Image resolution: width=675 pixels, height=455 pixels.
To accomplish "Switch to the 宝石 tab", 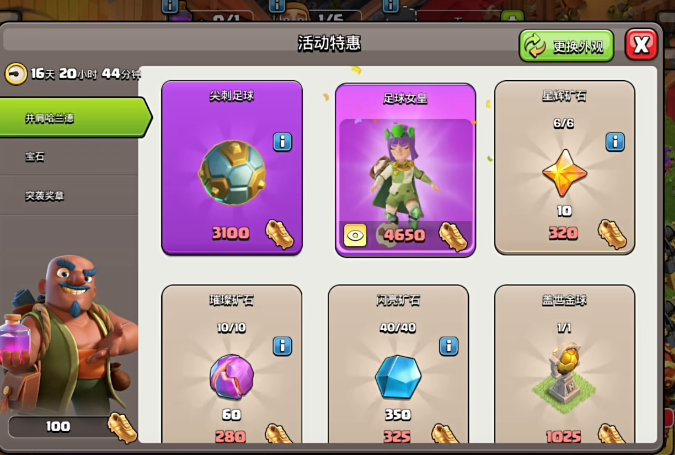I will [x=35, y=157].
